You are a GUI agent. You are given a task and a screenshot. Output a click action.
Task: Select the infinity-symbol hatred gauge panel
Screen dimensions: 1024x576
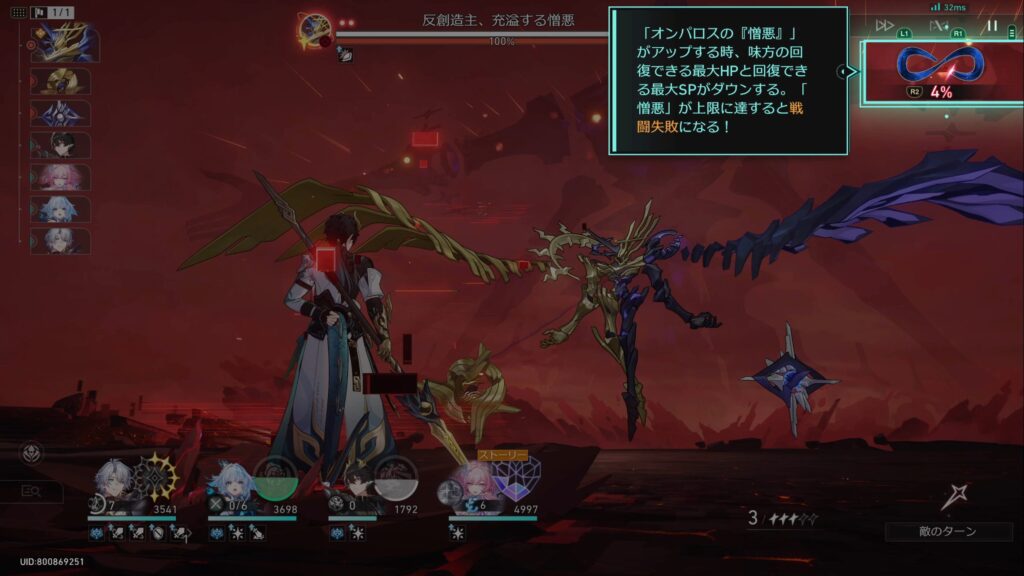coord(941,70)
